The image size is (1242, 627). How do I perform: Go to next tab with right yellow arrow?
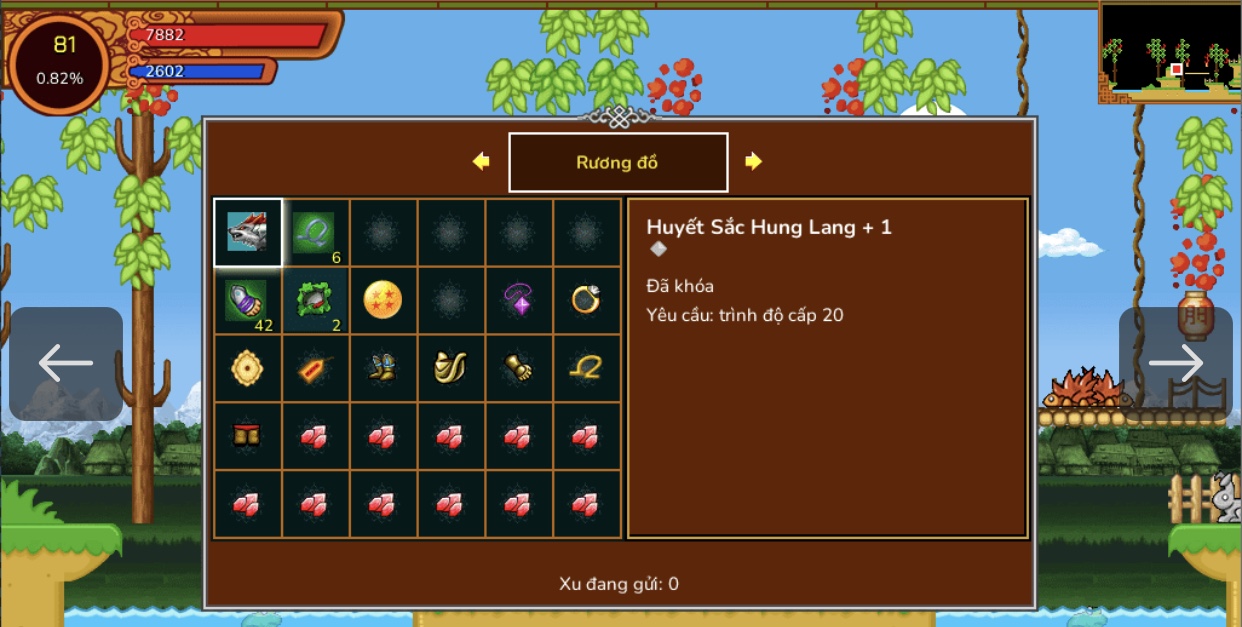[753, 161]
